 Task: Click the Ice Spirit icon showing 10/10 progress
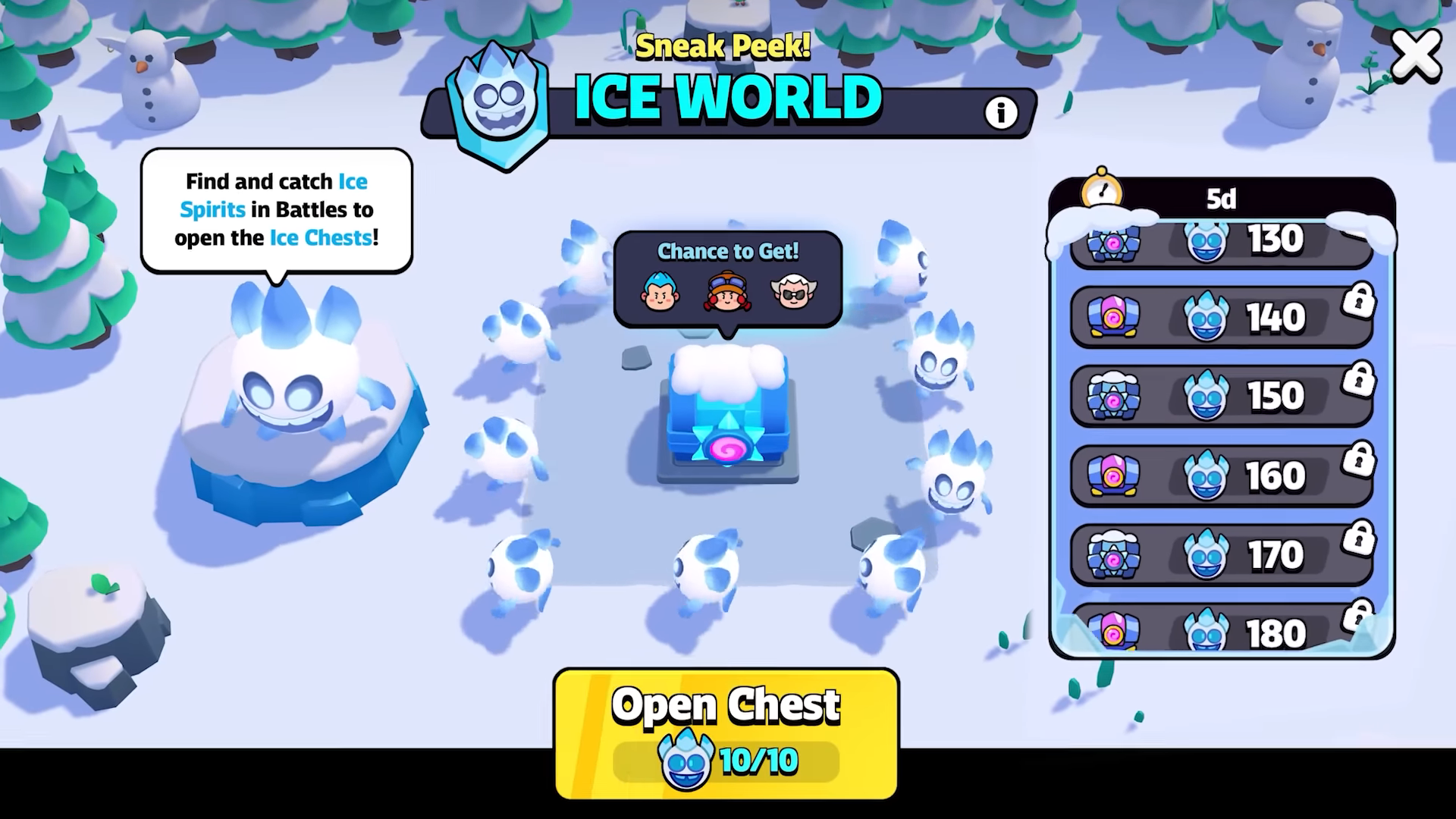coord(686,760)
